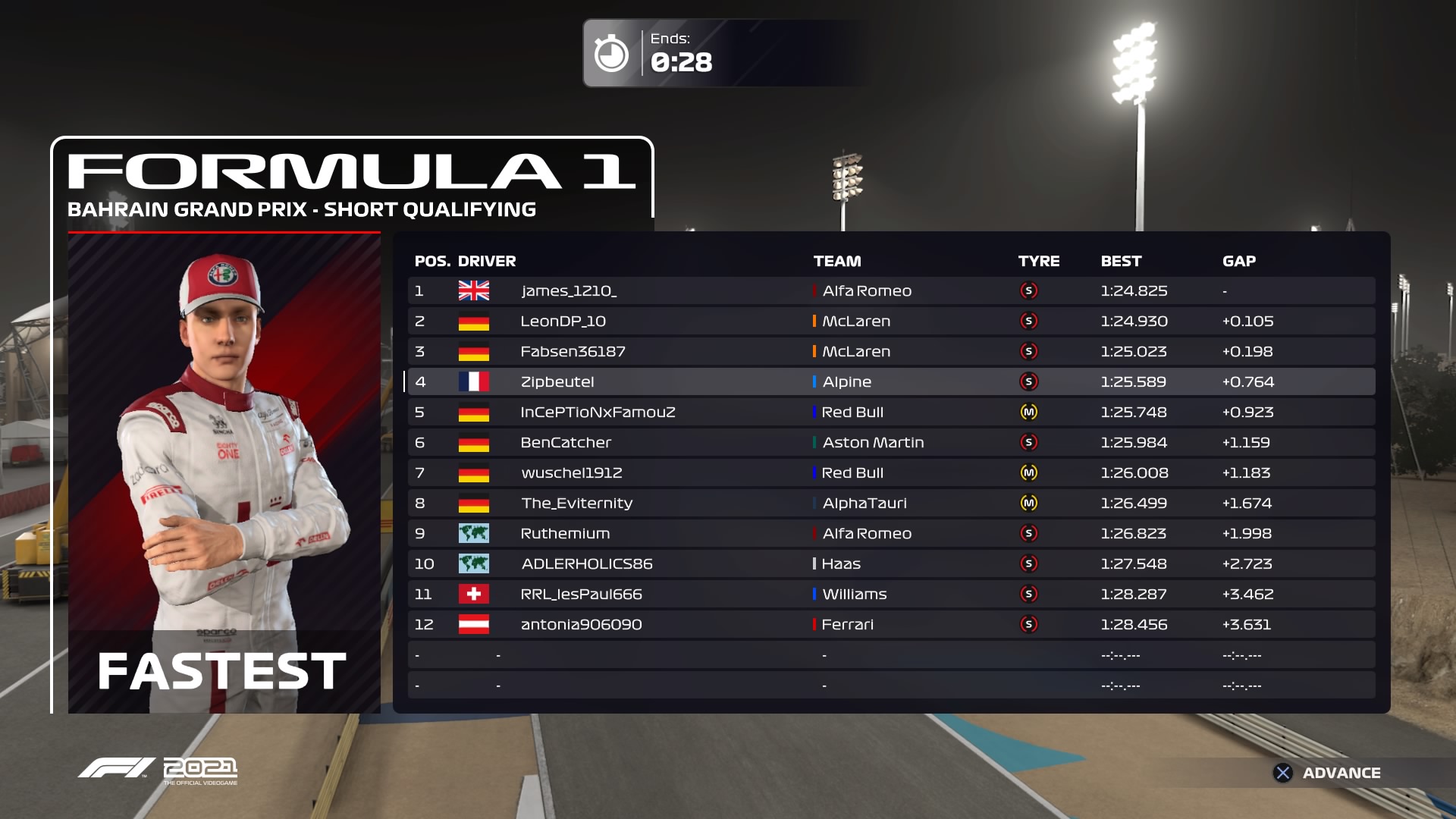Advance past the qualifying results

coord(1327,773)
